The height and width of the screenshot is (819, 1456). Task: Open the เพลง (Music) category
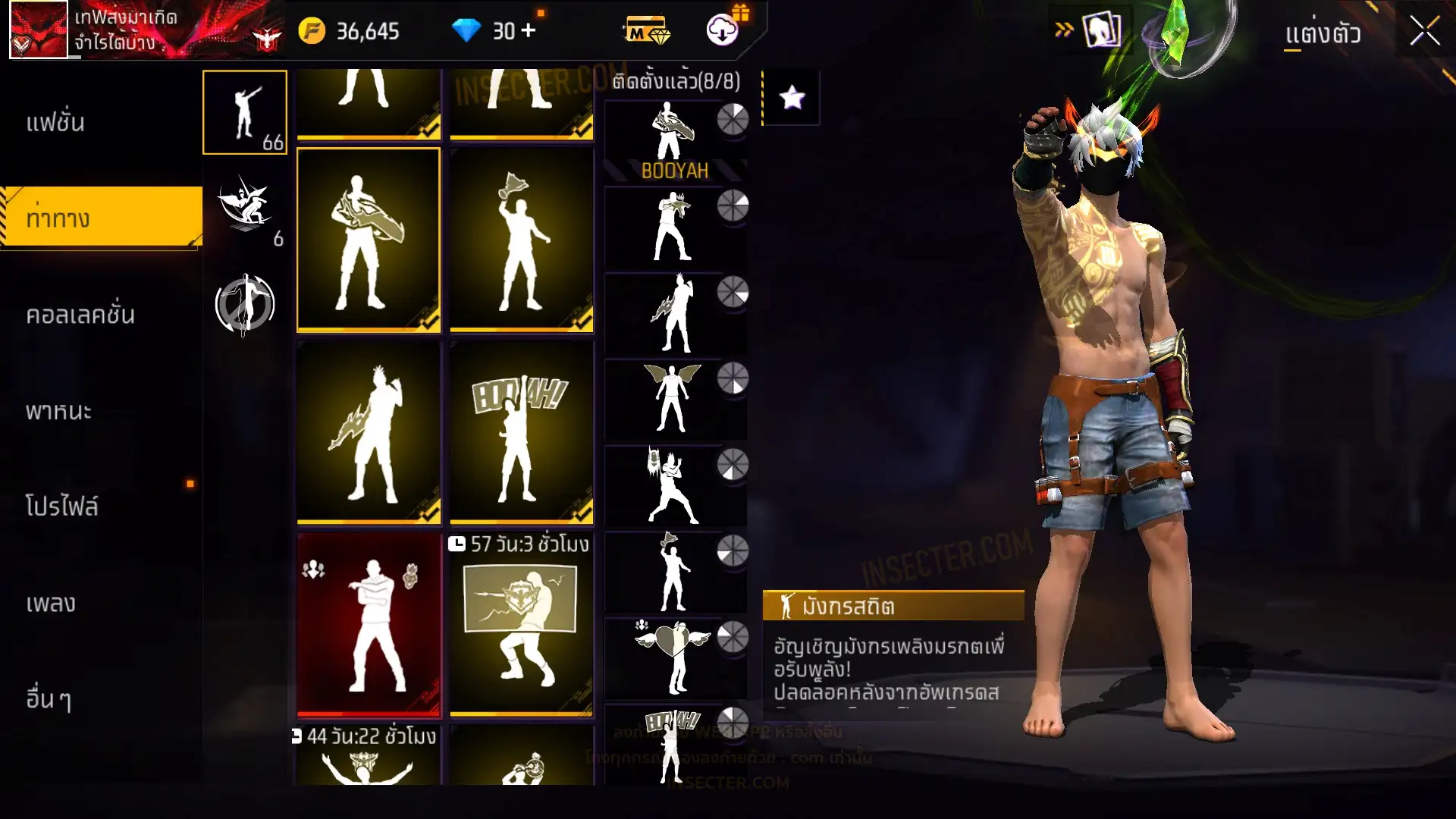[x=51, y=604]
